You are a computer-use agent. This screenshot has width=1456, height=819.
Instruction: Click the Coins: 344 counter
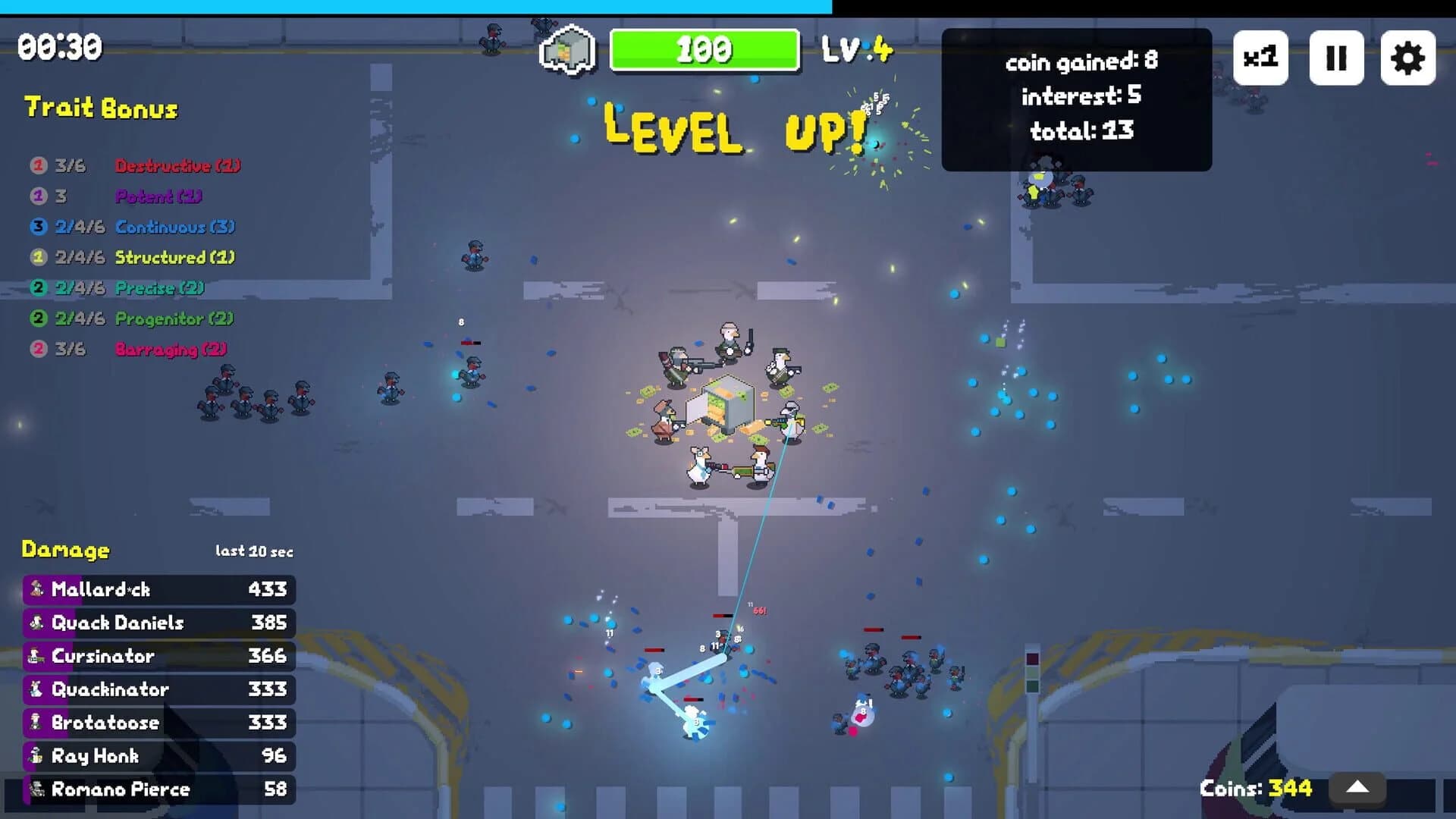click(1255, 788)
